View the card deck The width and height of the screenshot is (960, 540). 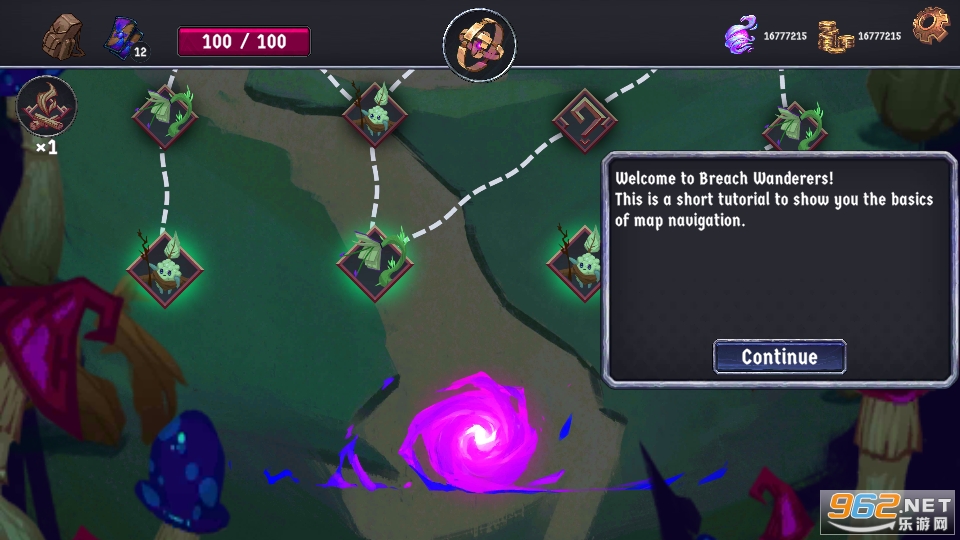[124, 38]
